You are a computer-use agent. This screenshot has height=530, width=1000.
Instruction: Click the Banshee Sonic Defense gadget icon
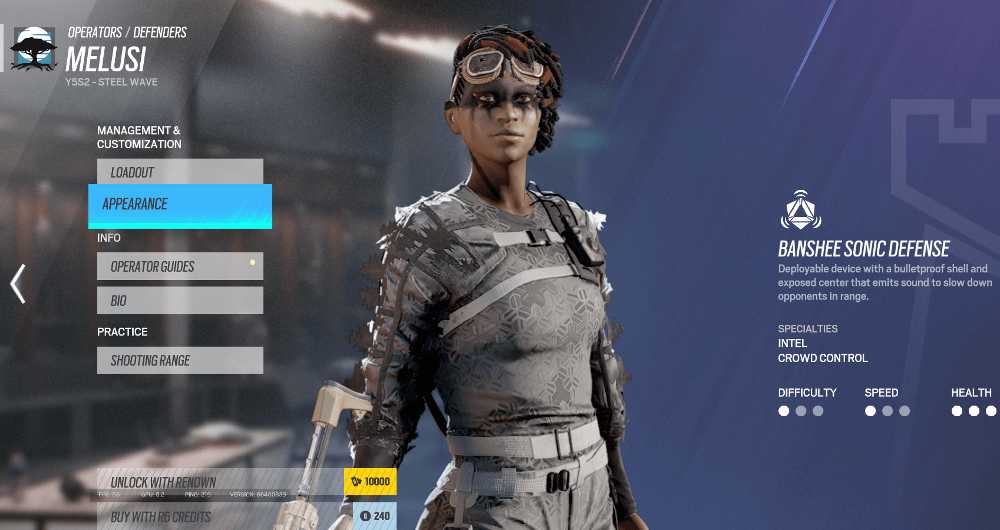(800, 210)
